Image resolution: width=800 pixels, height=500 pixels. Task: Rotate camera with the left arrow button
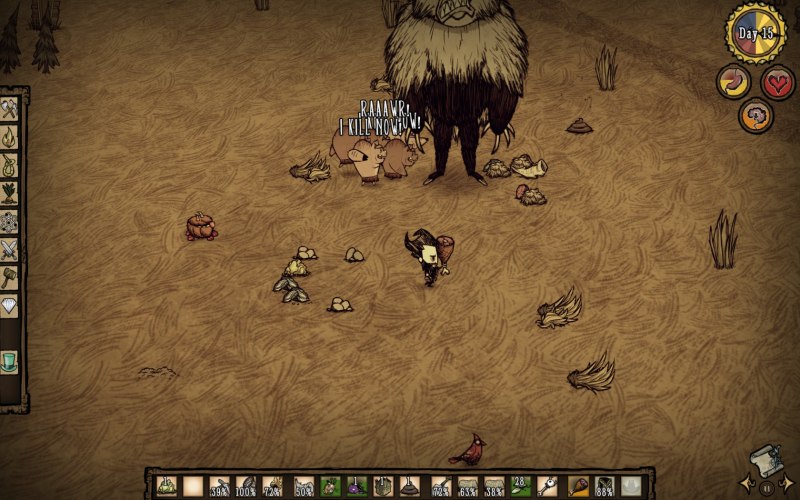747,487
